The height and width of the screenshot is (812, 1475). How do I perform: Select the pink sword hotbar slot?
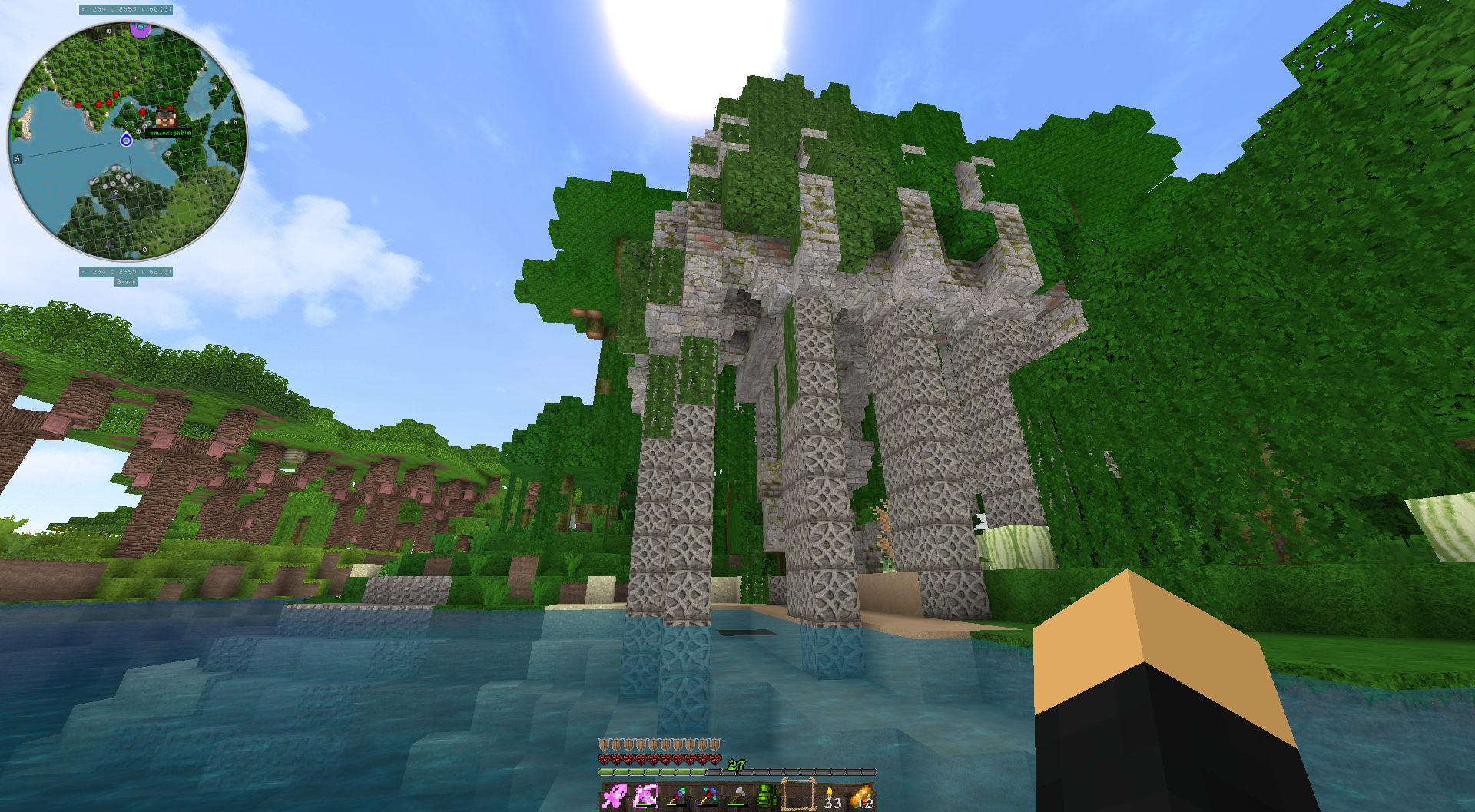614,797
